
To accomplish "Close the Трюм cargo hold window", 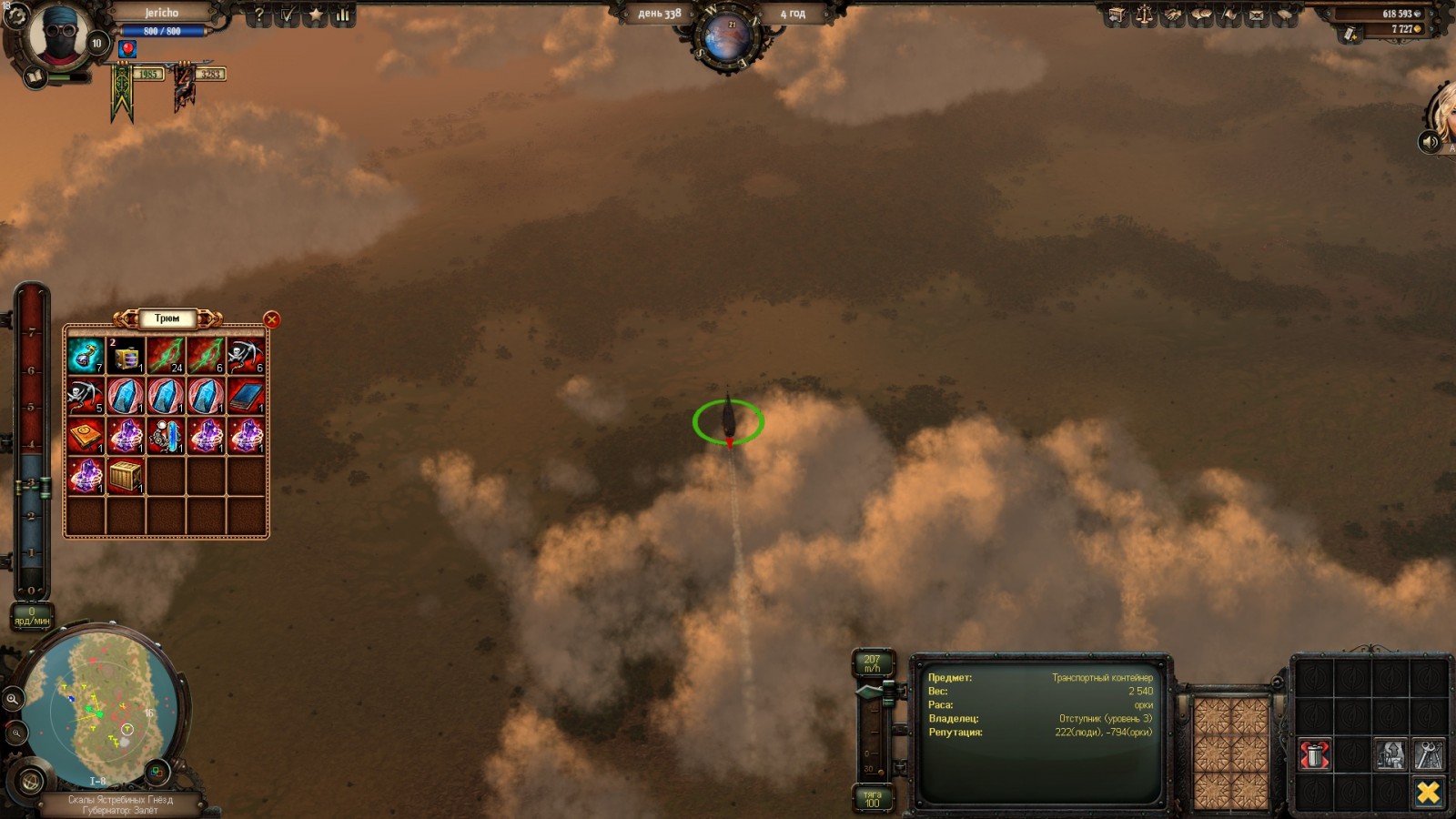I will [x=271, y=319].
